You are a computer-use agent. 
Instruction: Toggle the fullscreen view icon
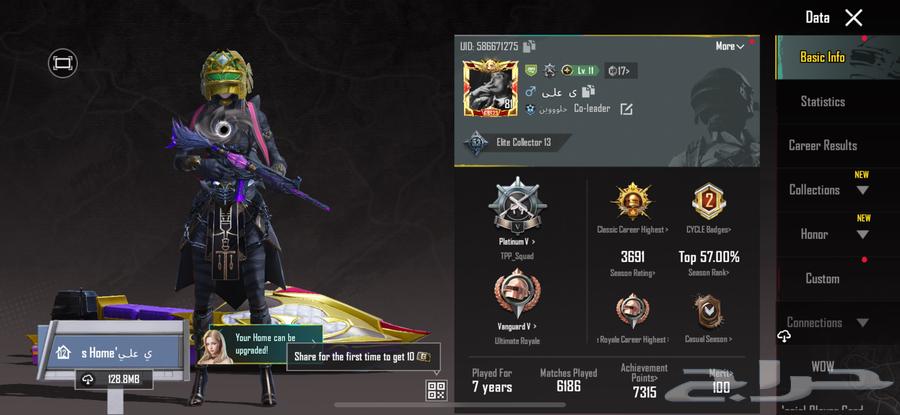[x=62, y=63]
